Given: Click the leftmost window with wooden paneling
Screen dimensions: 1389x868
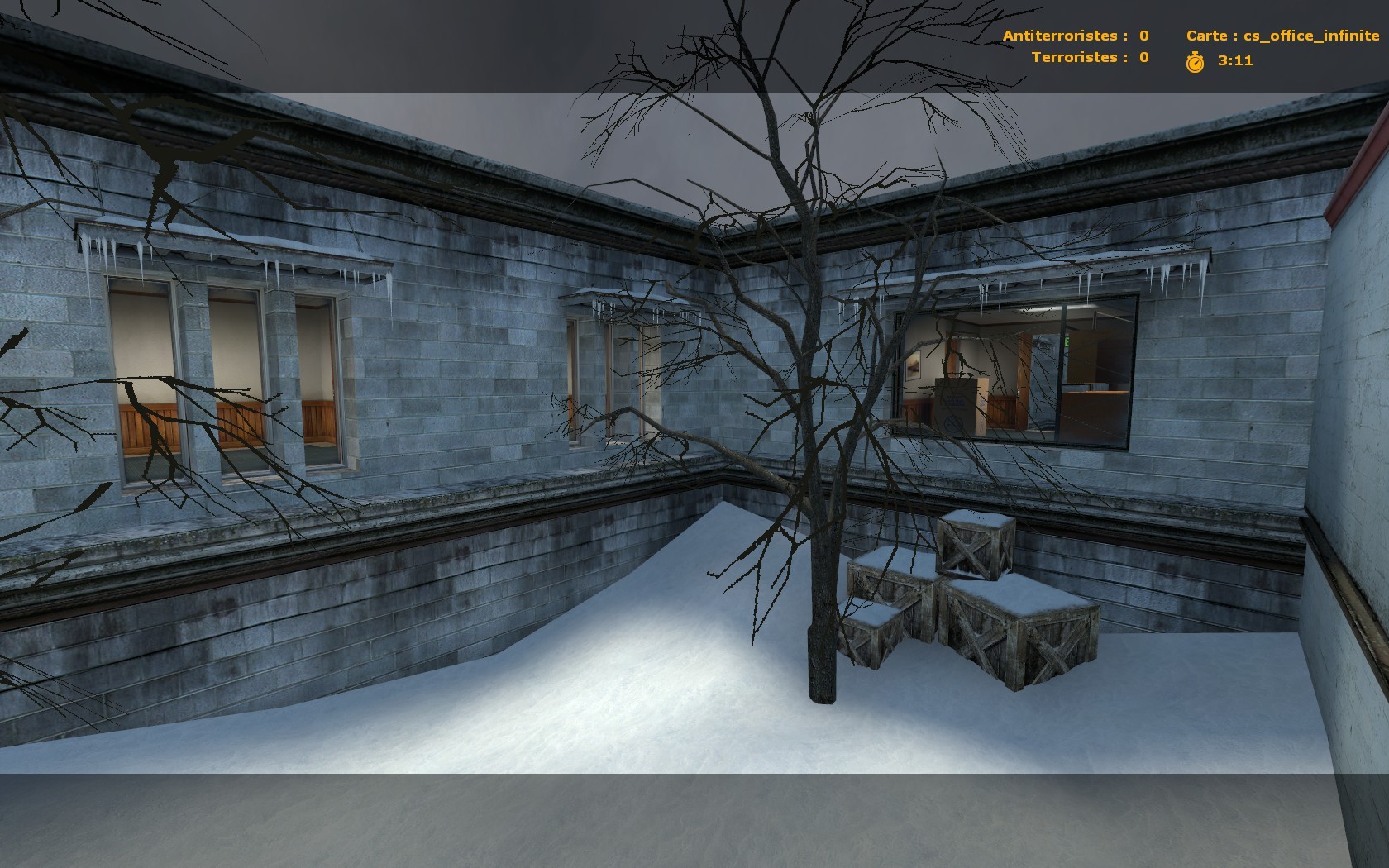Looking at the screenshot, I should (145, 380).
